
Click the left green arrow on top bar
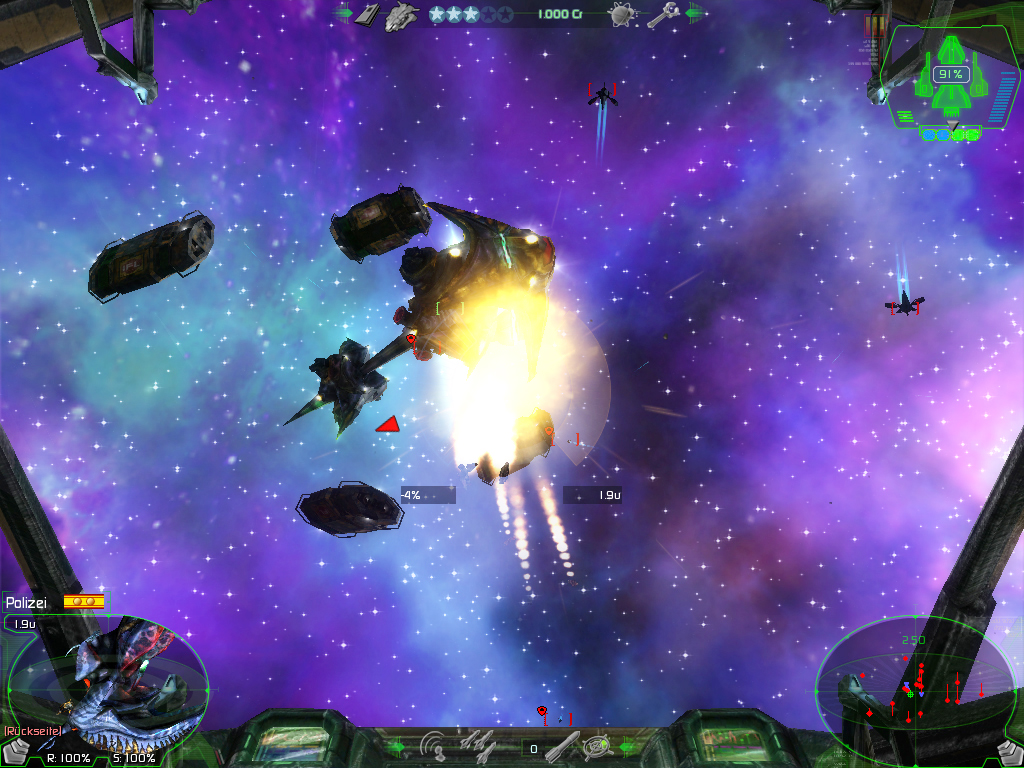(x=343, y=14)
